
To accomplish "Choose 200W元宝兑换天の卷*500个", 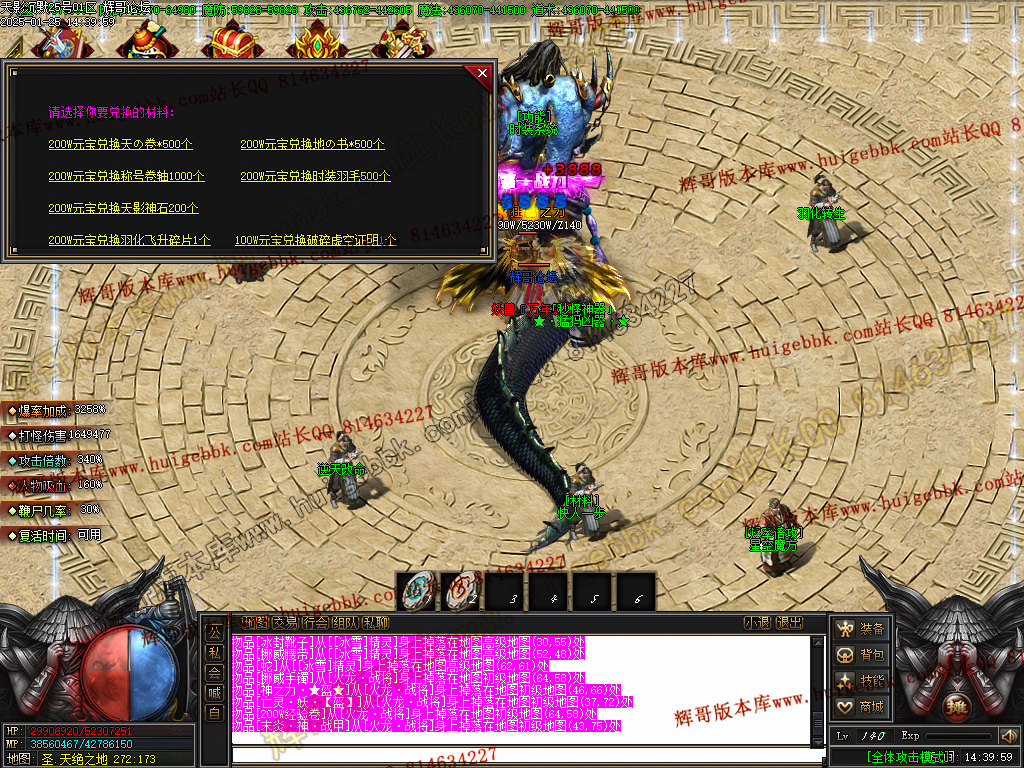I will click(x=121, y=144).
